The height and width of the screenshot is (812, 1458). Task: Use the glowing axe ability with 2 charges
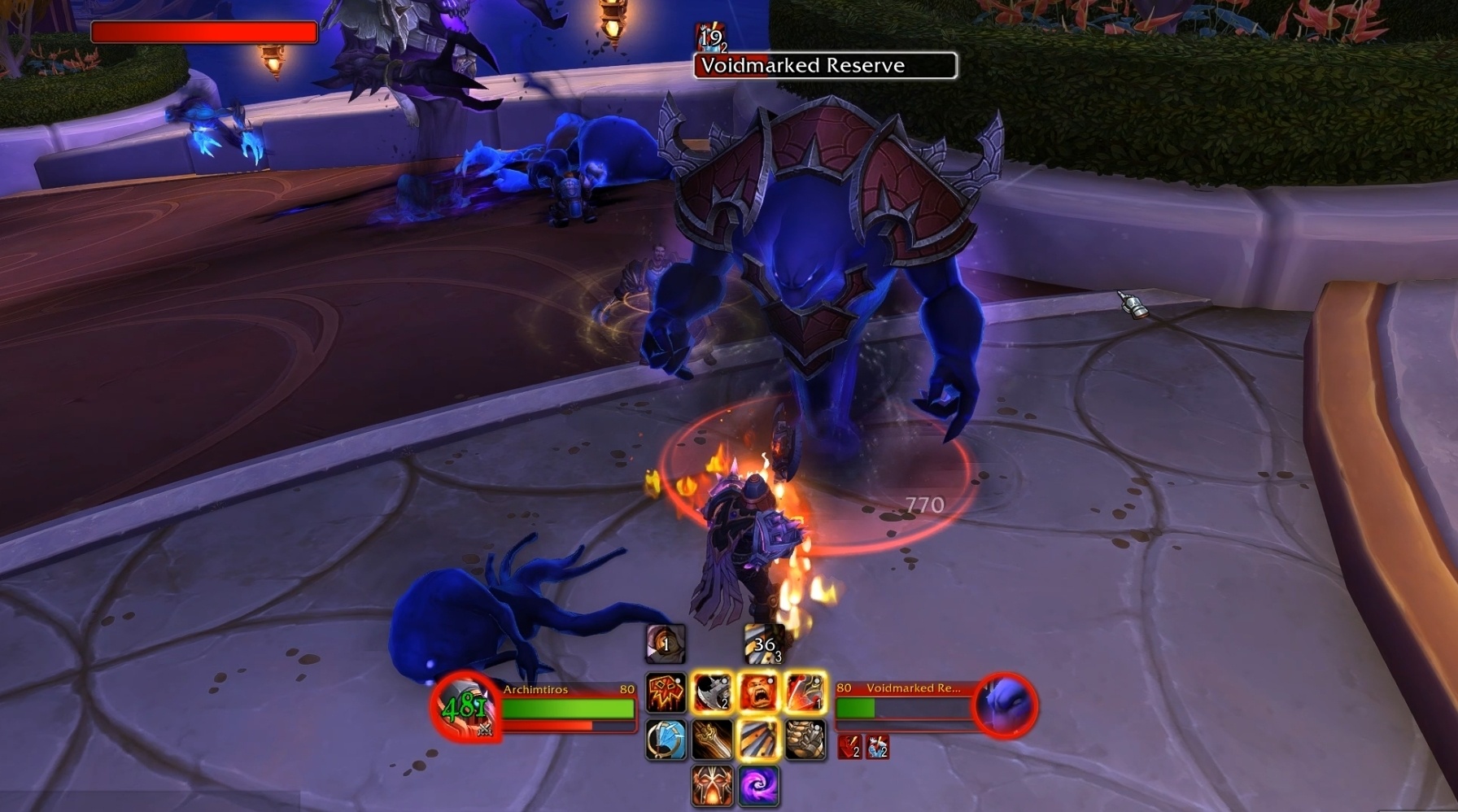click(712, 693)
